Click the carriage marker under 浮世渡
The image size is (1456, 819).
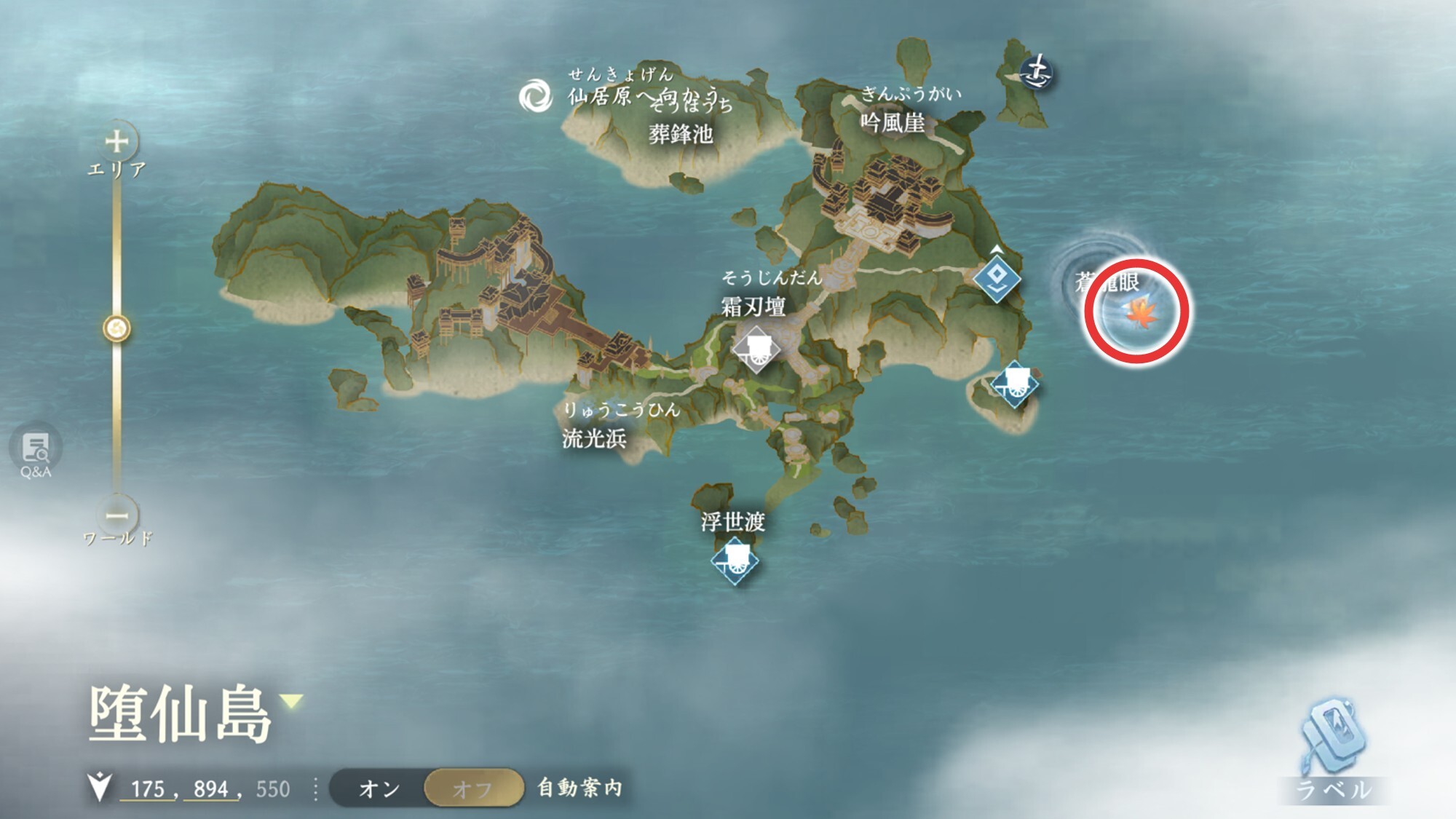pos(735,561)
